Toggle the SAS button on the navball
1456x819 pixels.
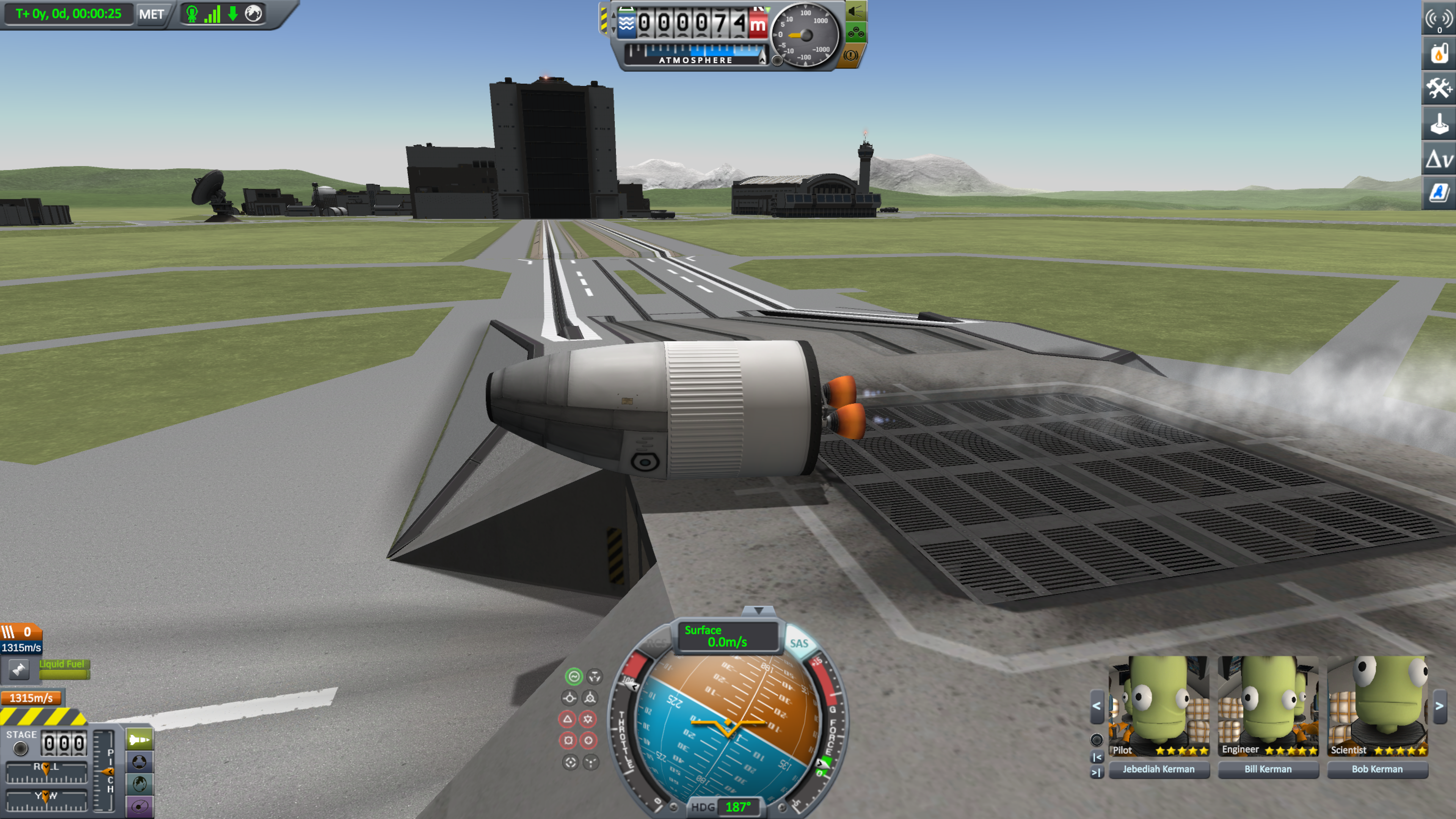click(799, 644)
